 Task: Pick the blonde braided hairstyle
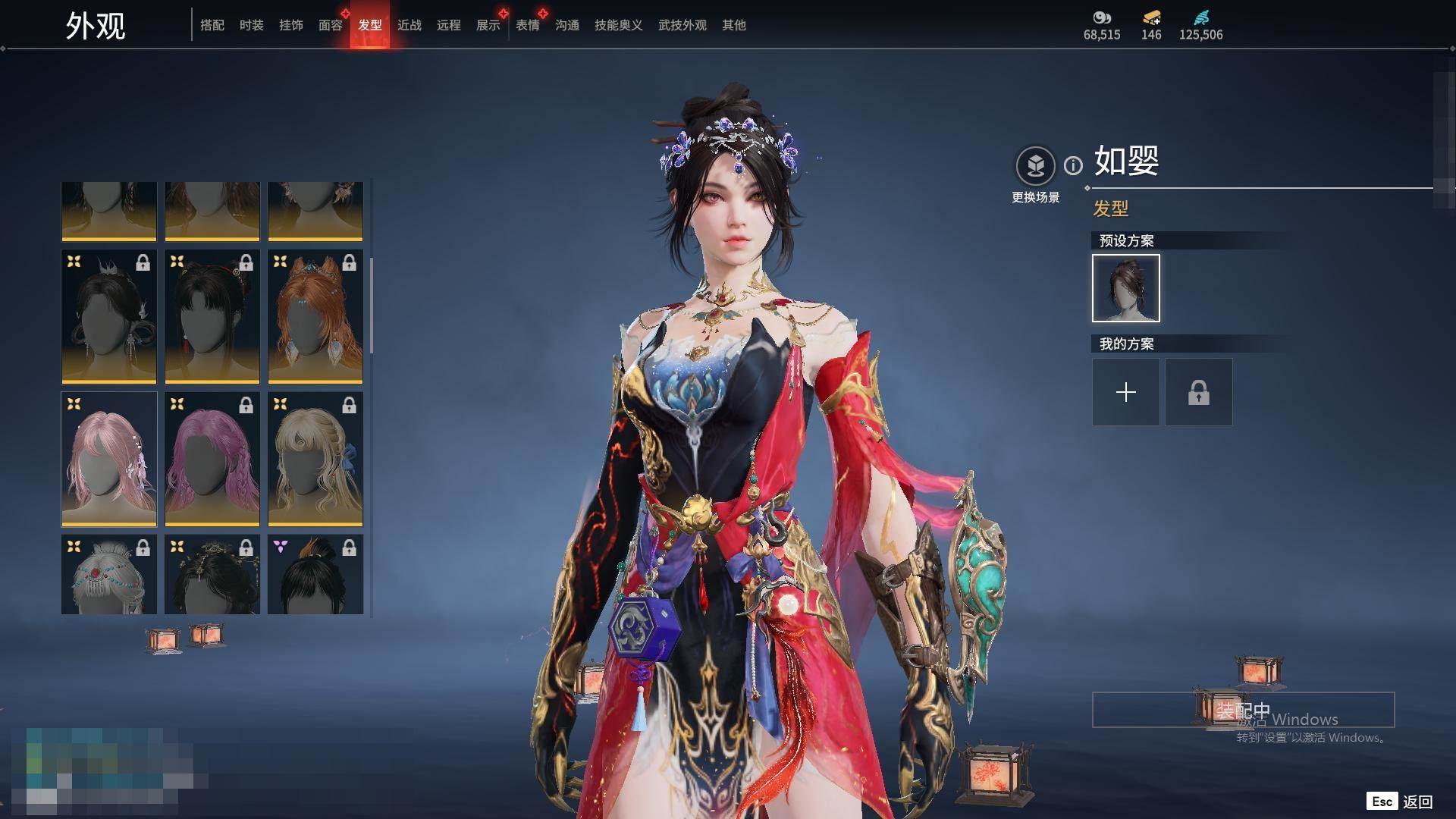pyautogui.click(x=315, y=459)
